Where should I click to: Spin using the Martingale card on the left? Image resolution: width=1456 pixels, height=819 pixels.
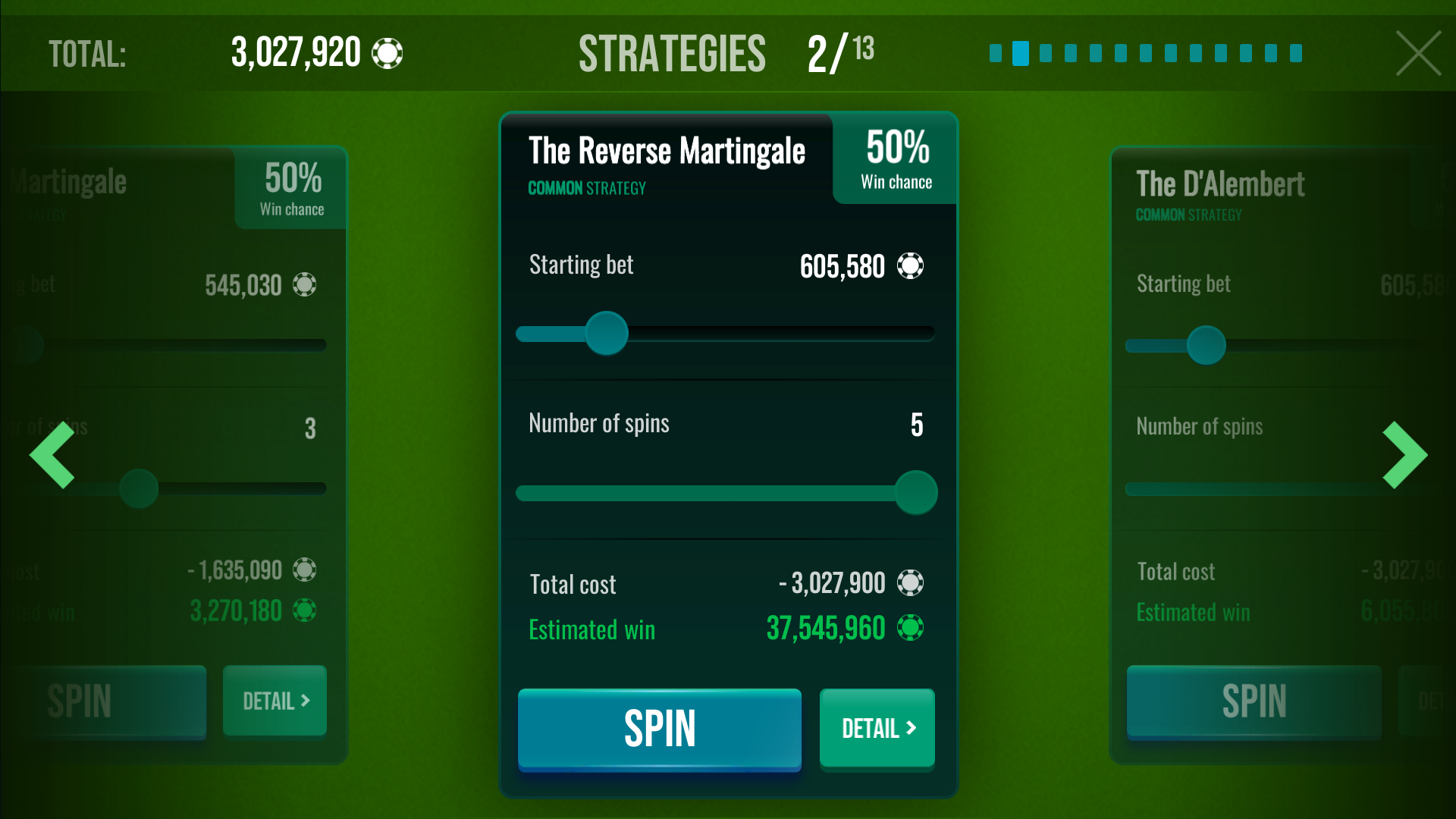[x=114, y=701]
